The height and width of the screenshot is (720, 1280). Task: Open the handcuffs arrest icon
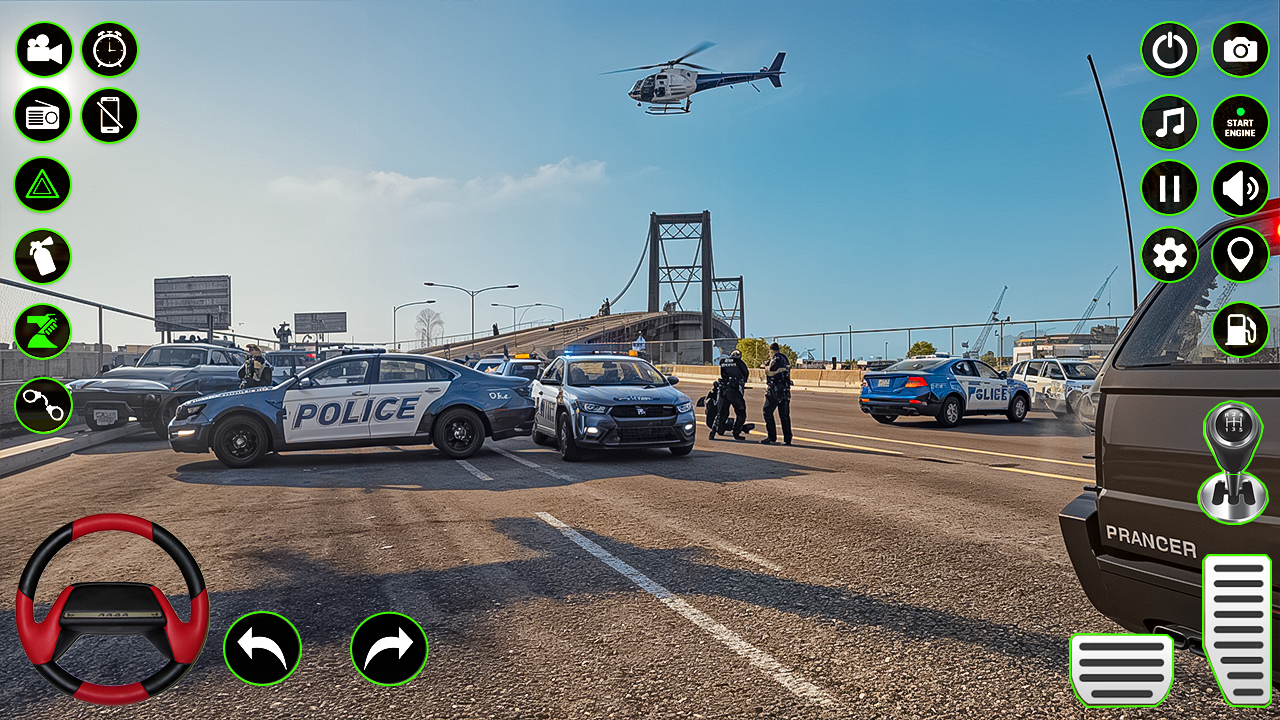point(42,404)
